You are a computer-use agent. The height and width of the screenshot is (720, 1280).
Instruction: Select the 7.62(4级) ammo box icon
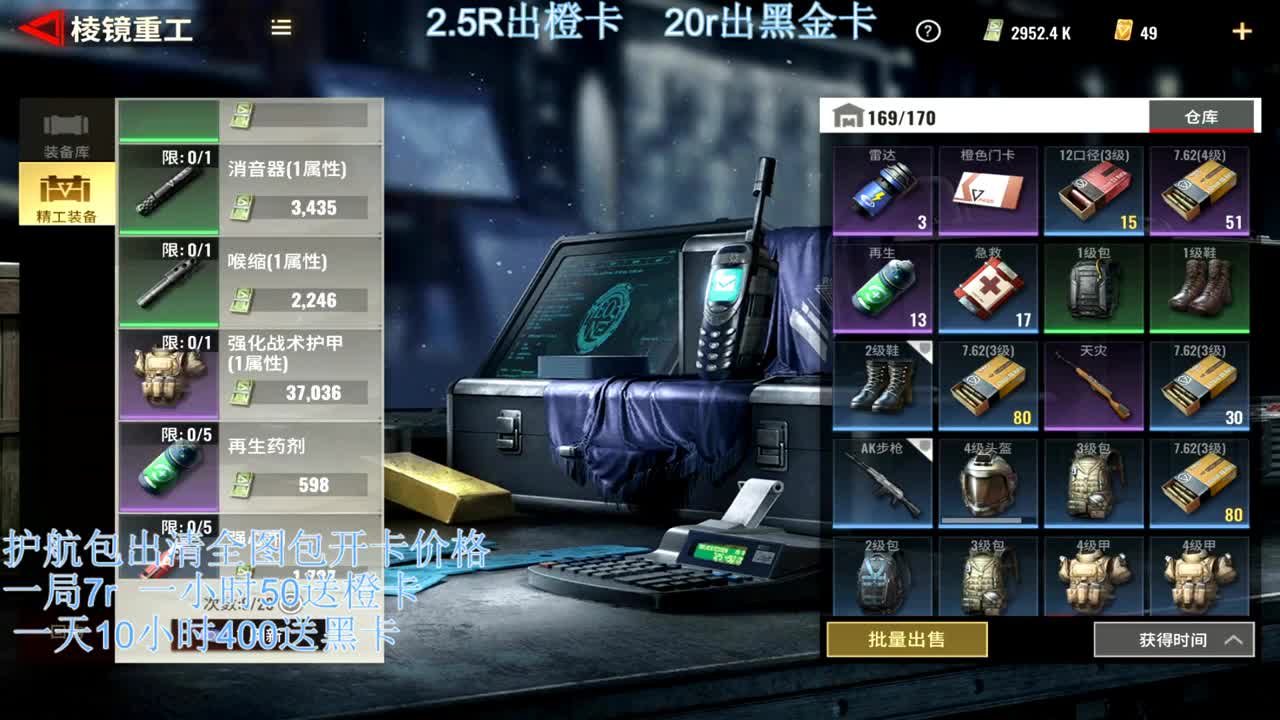tap(1201, 190)
